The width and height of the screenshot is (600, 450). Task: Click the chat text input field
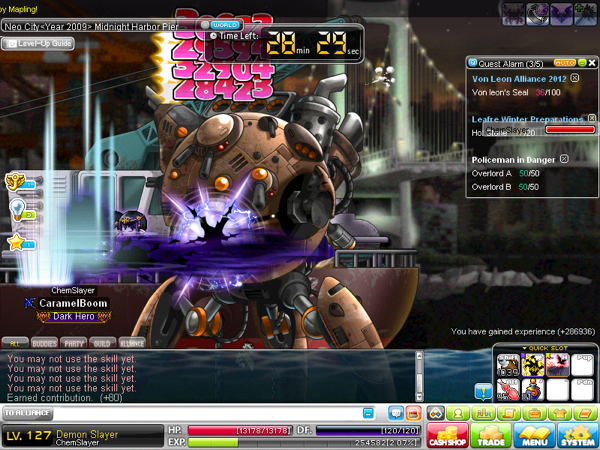tap(180, 413)
